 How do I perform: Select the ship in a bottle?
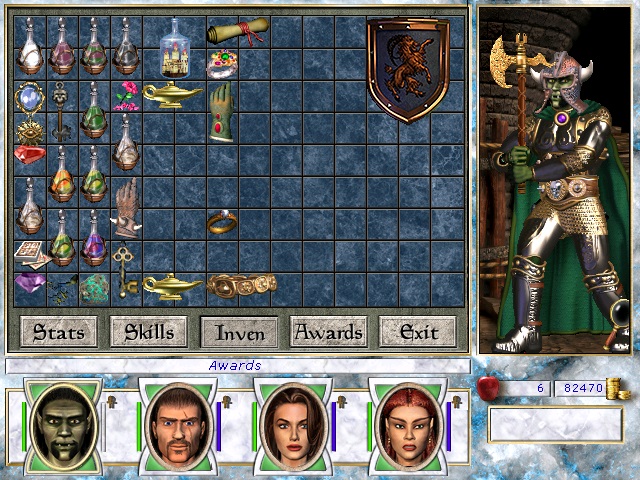(181, 50)
